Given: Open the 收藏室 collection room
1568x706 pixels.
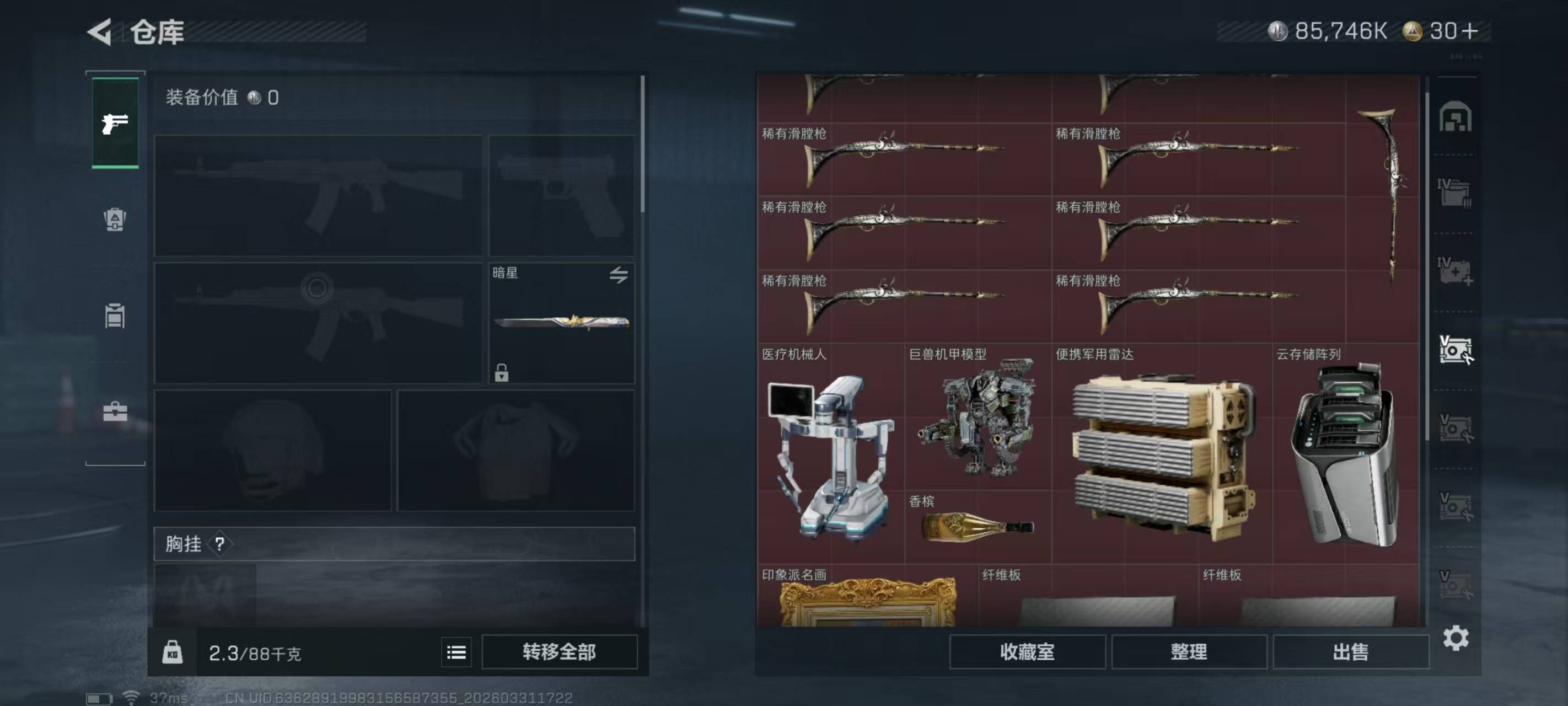Looking at the screenshot, I should 1027,652.
